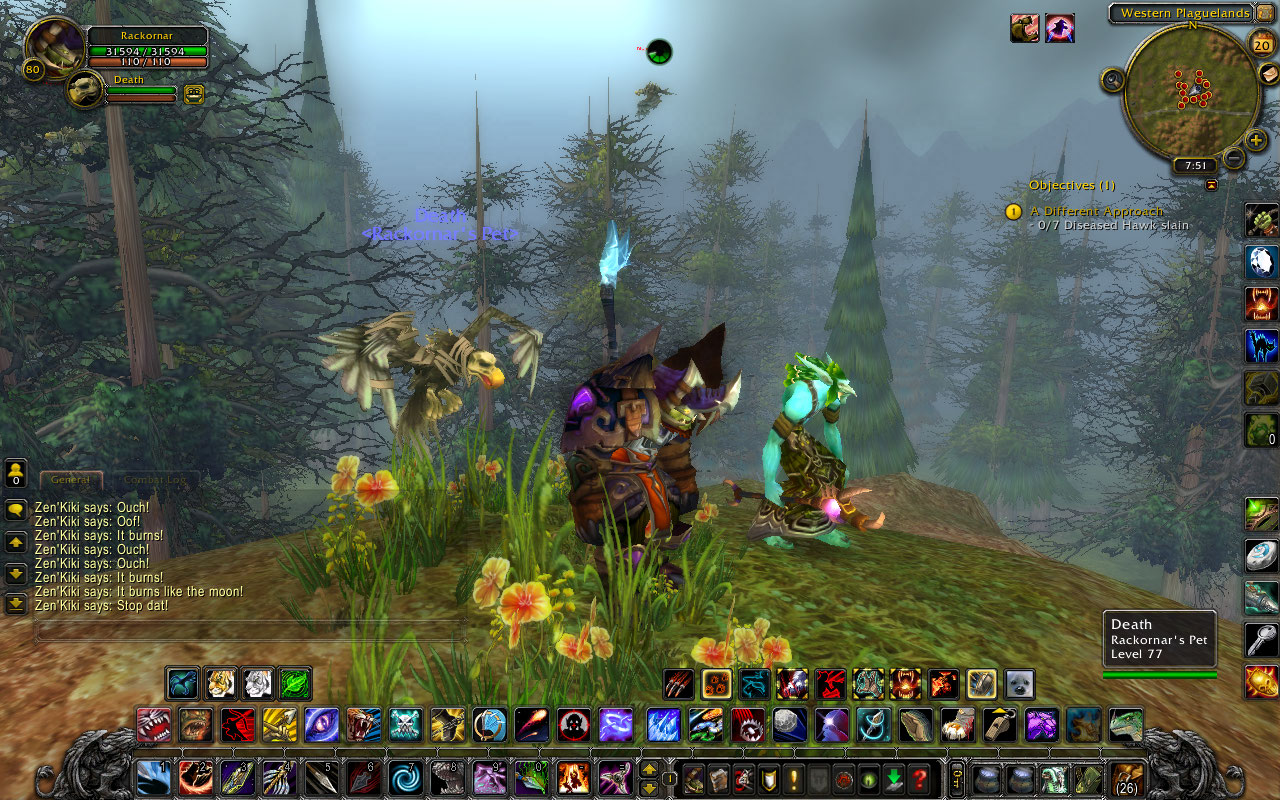Zoom in the minimap with the plus button
Image resolution: width=1280 pixels, height=800 pixels.
pos(1256,140)
